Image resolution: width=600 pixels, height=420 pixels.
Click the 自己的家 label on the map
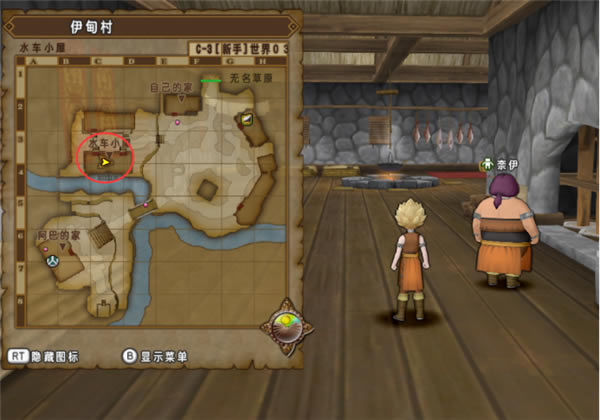169,88
